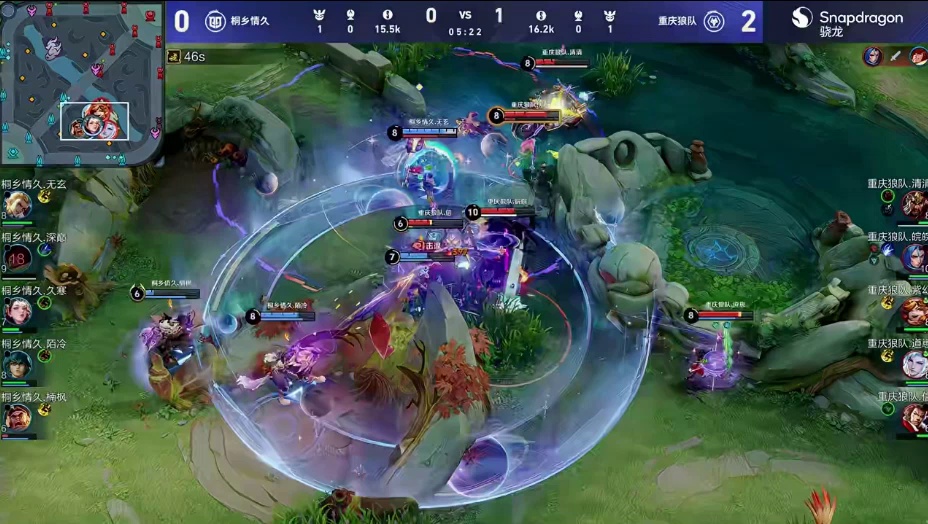Select 重庆狼队.清清's hero portrait
Image resolution: width=928 pixels, height=524 pixels.
point(913,205)
